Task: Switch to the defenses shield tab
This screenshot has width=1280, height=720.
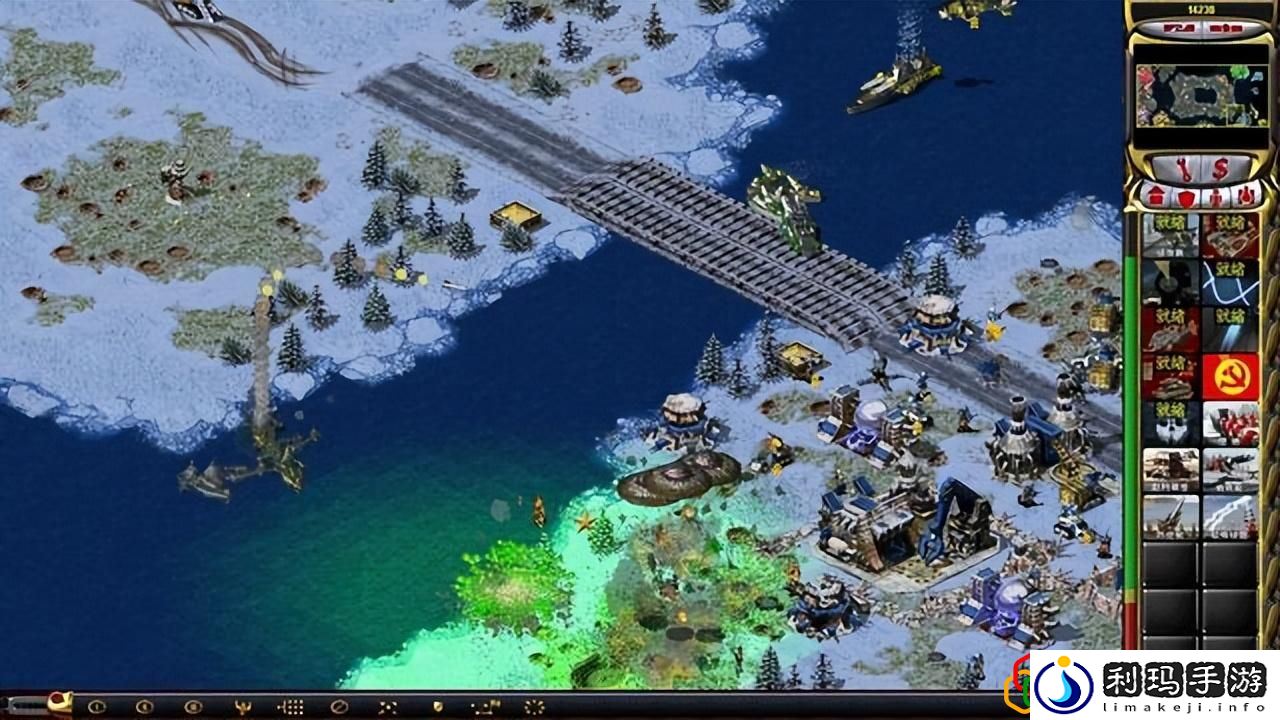Action: (1183, 196)
